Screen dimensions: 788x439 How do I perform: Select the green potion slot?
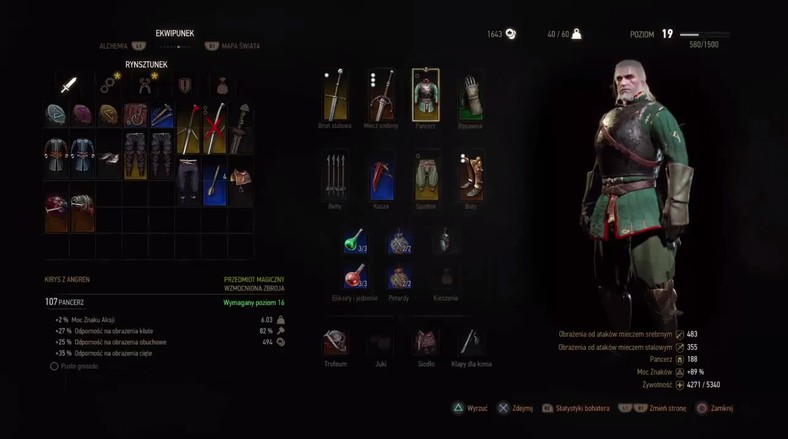pos(355,241)
